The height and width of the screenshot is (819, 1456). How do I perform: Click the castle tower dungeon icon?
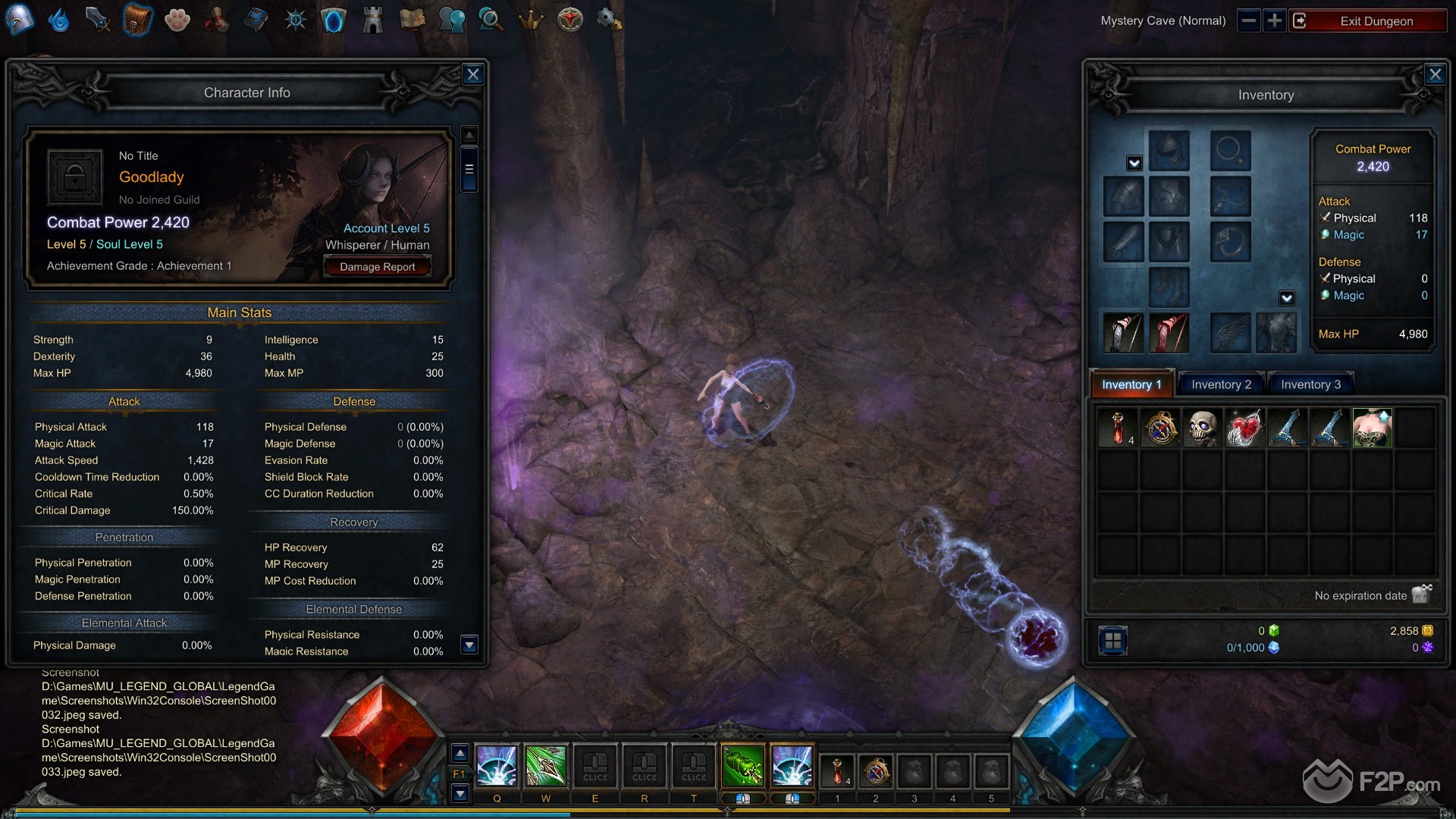click(373, 19)
